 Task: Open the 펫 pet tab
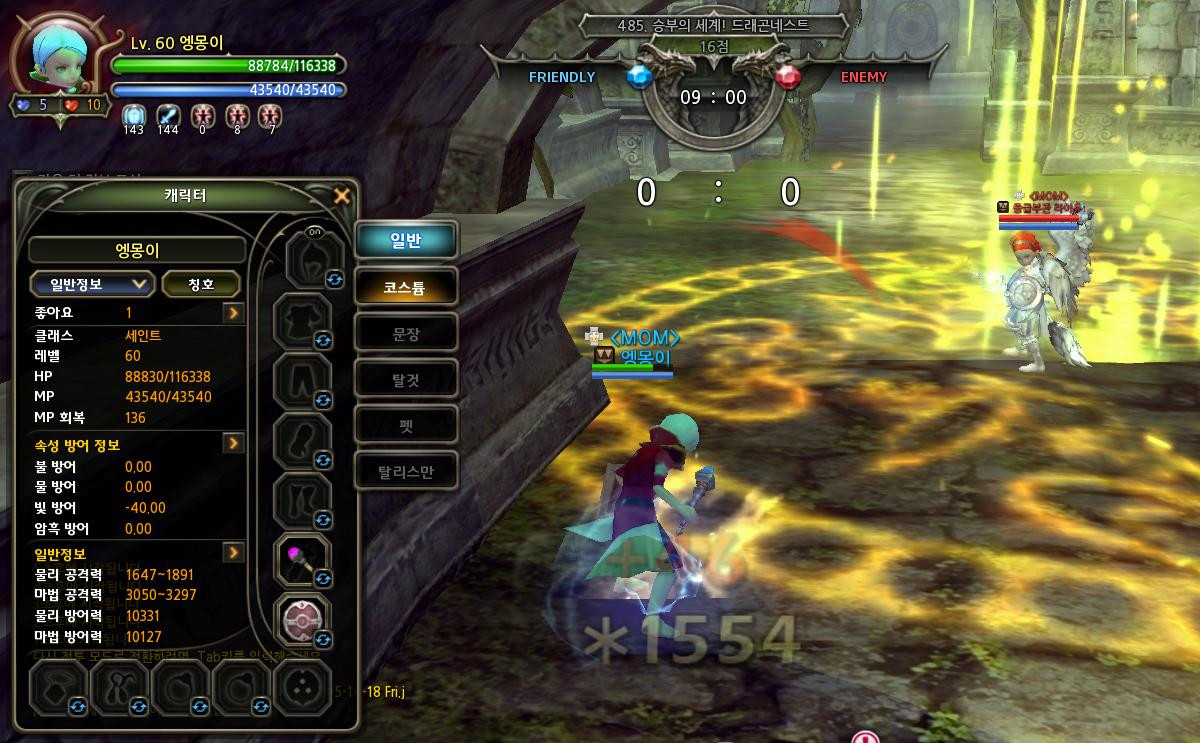(x=406, y=425)
